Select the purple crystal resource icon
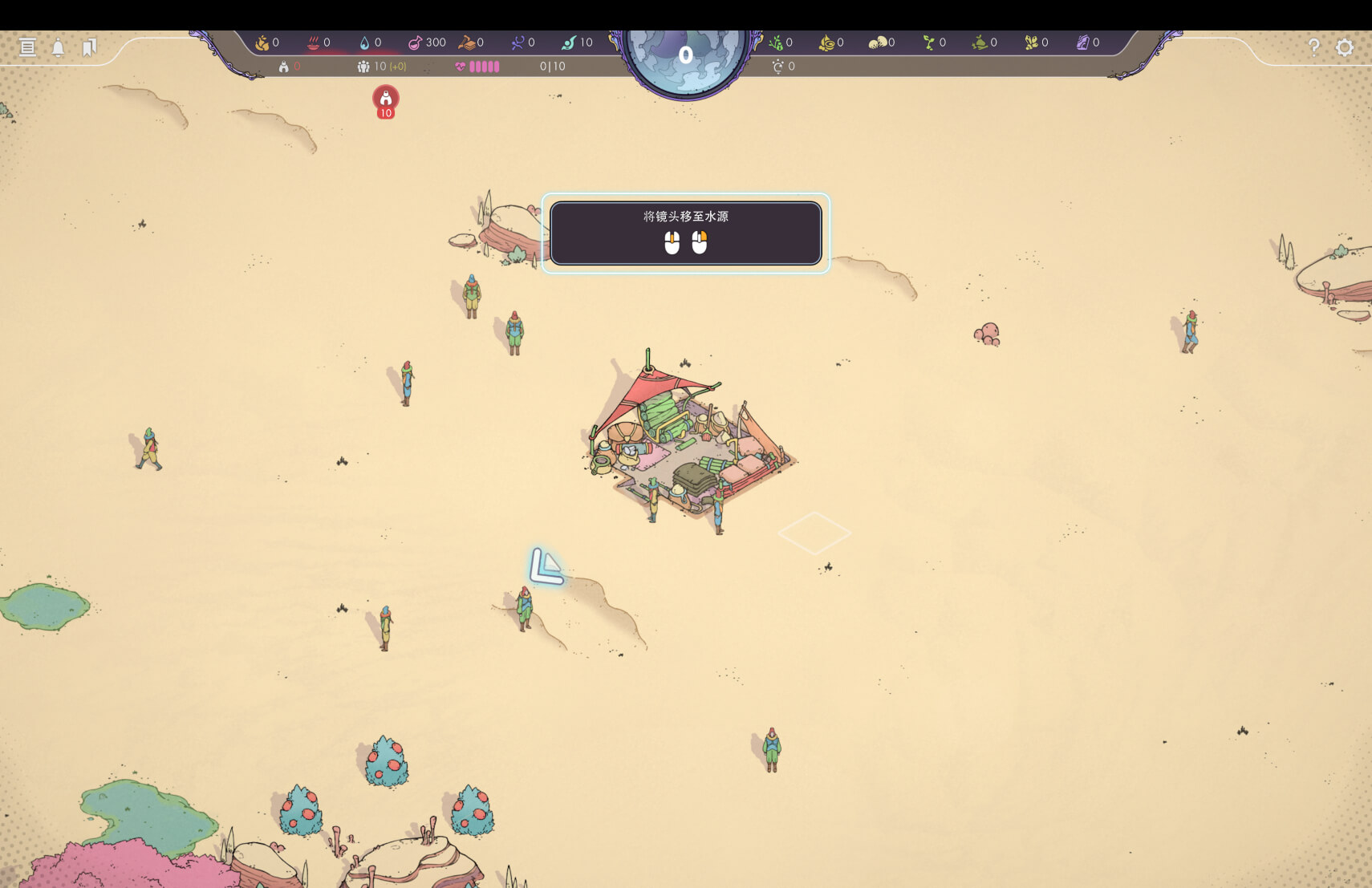The height and width of the screenshot is (888, 1372). tap(1082, 43)
